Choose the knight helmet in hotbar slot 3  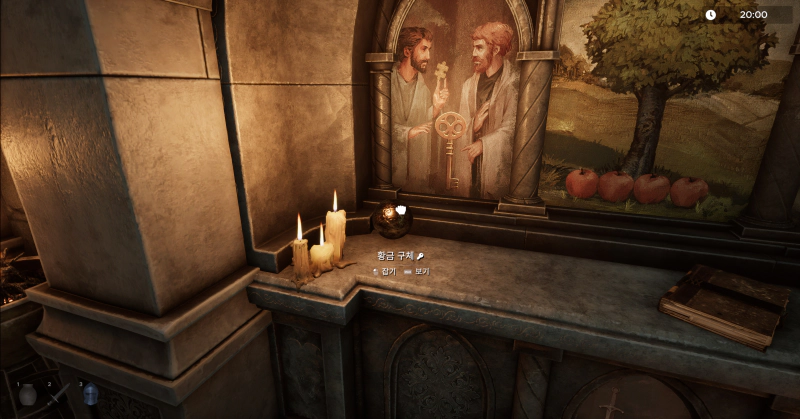[x=90, y=394]
